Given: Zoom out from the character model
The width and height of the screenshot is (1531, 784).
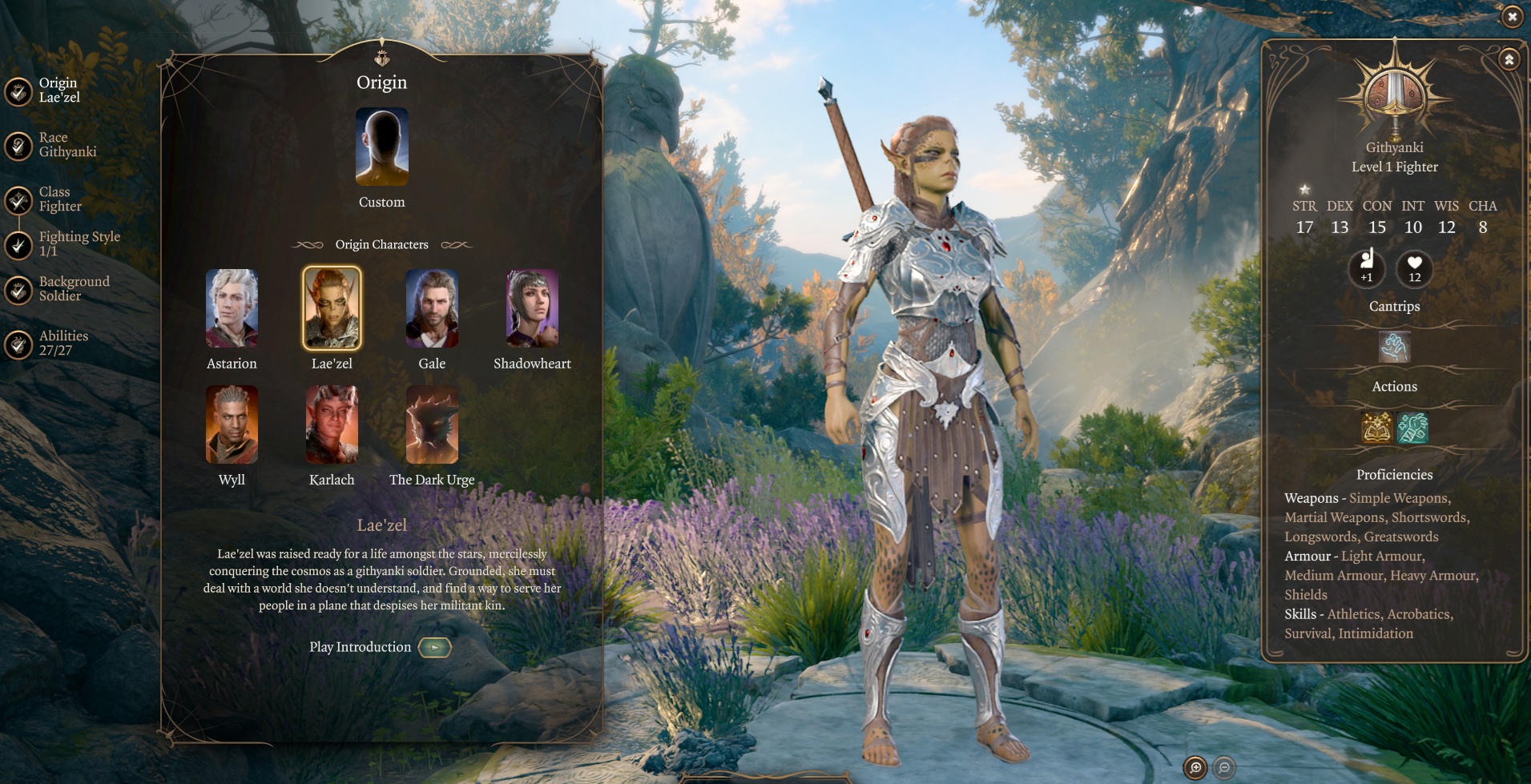Looking at the screenshot, I should tap(1224, 768).
